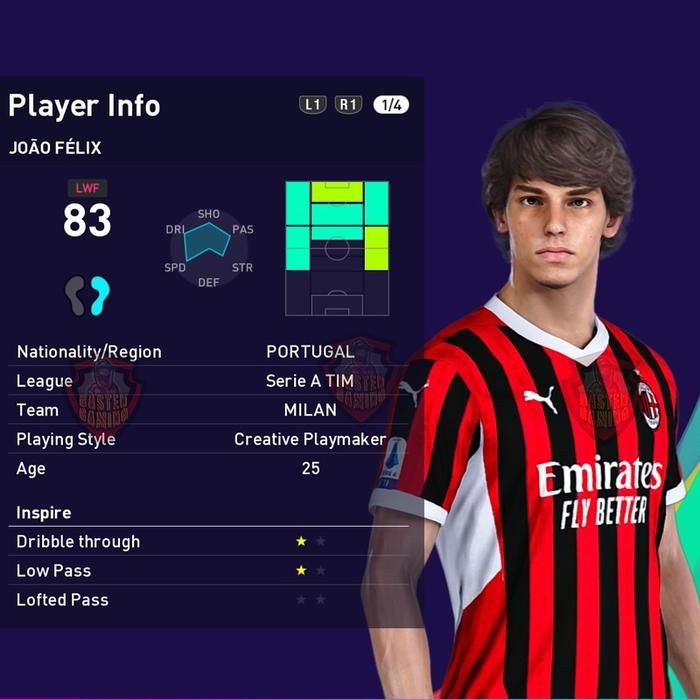Select the Nationality/Region row
This screenshot has height=700, width=700.
(x=210, y=352)
